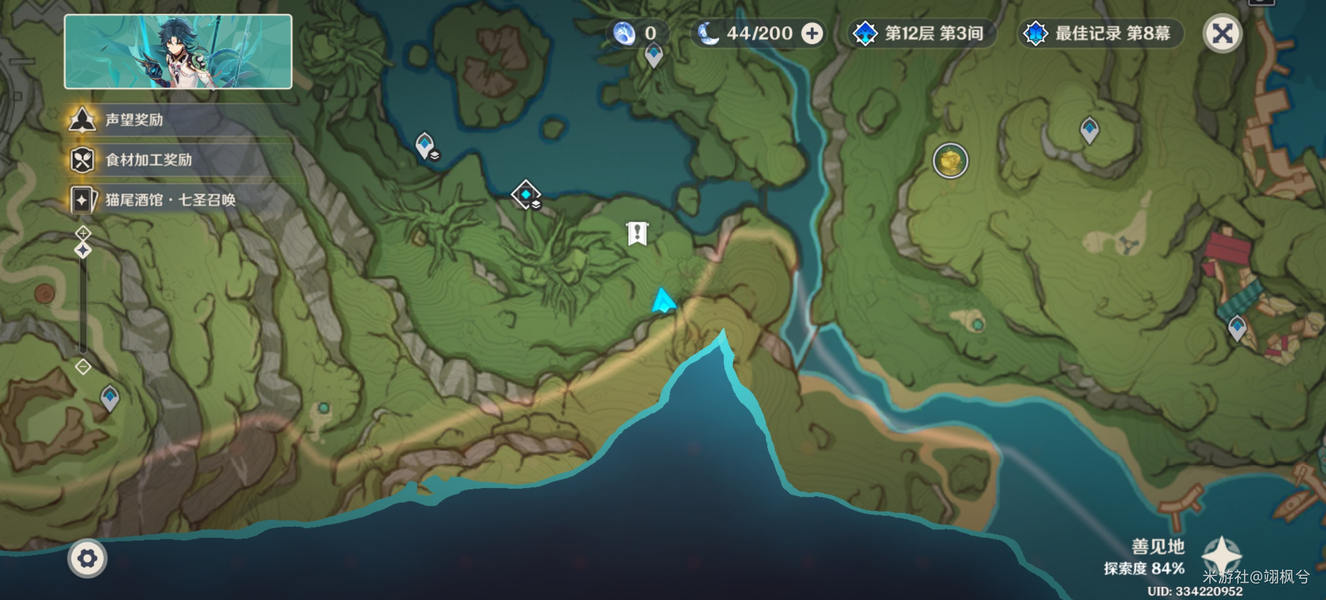The image size is (1326, 600).
Task: Click the character banner portrait card
Action: coord(178,52)
